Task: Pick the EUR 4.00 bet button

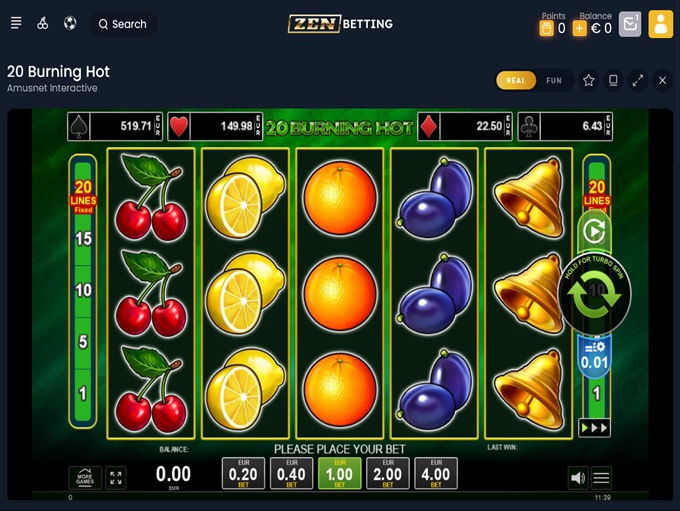Action: click(x=436, y=473)
